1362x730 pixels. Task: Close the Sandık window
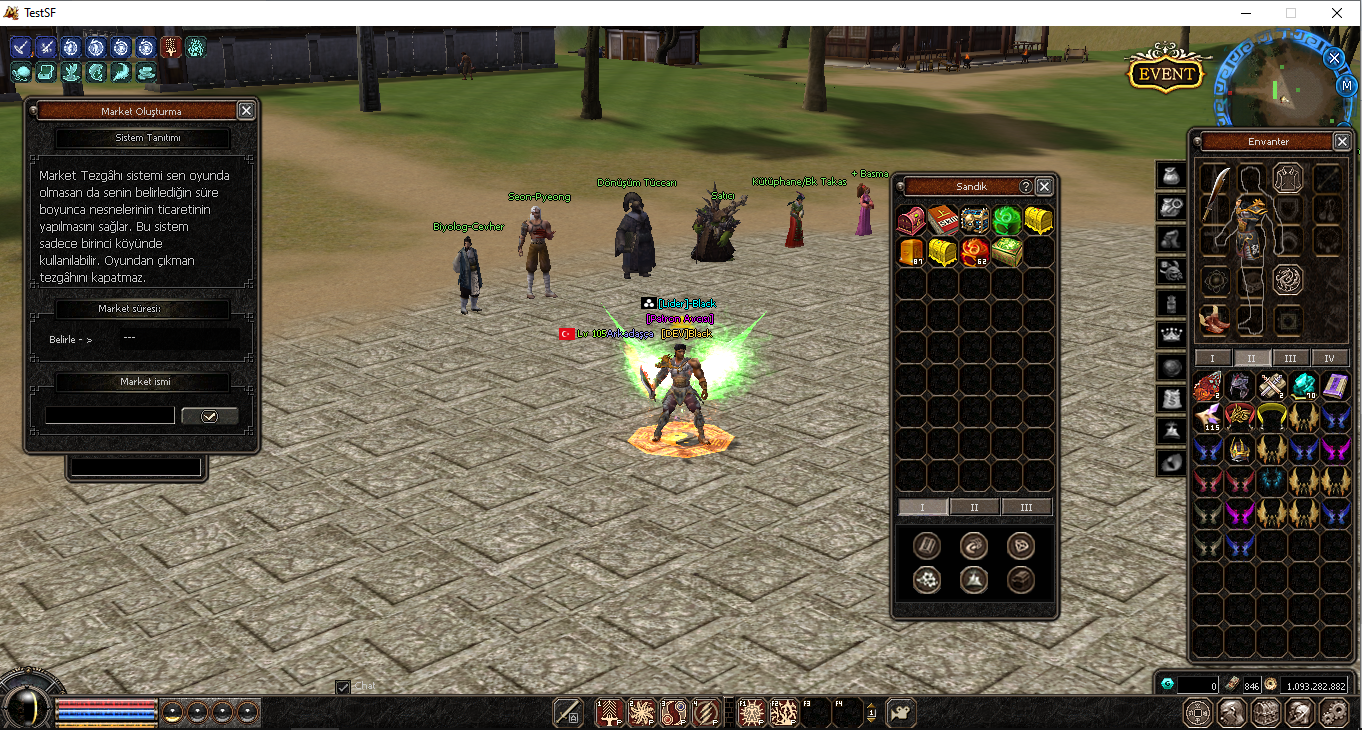pyautogui.click(x=1044, y=187)
